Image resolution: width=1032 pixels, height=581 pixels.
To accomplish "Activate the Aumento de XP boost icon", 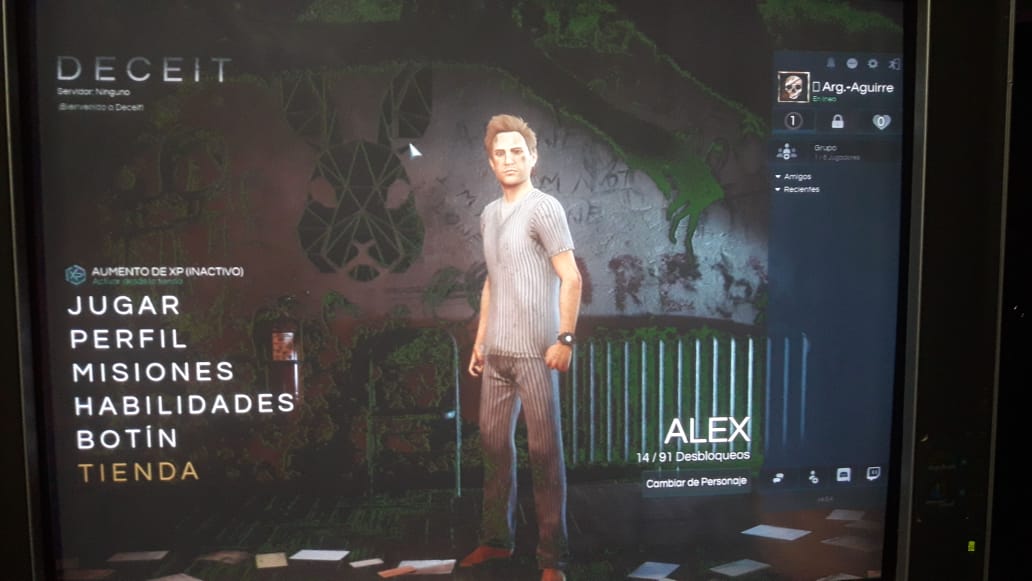I will pos(75,274).
